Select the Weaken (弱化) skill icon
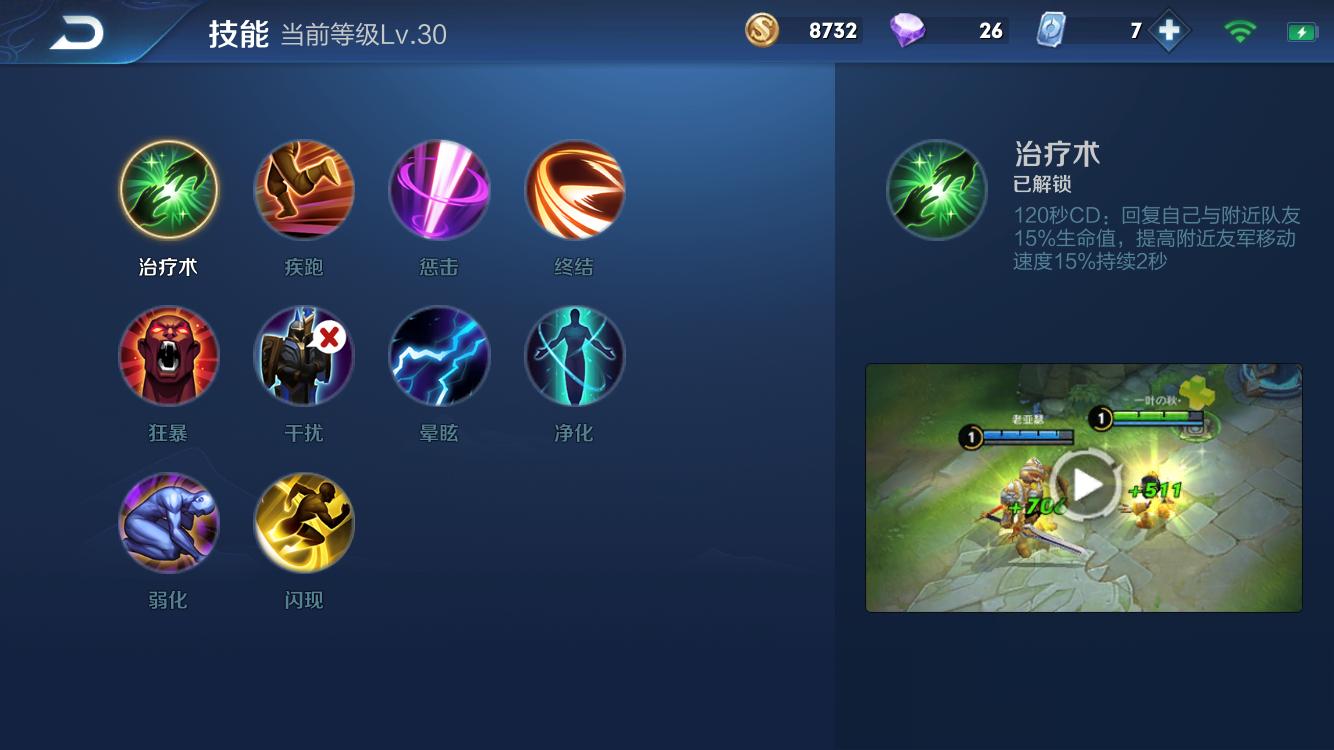 coord(169,522)
